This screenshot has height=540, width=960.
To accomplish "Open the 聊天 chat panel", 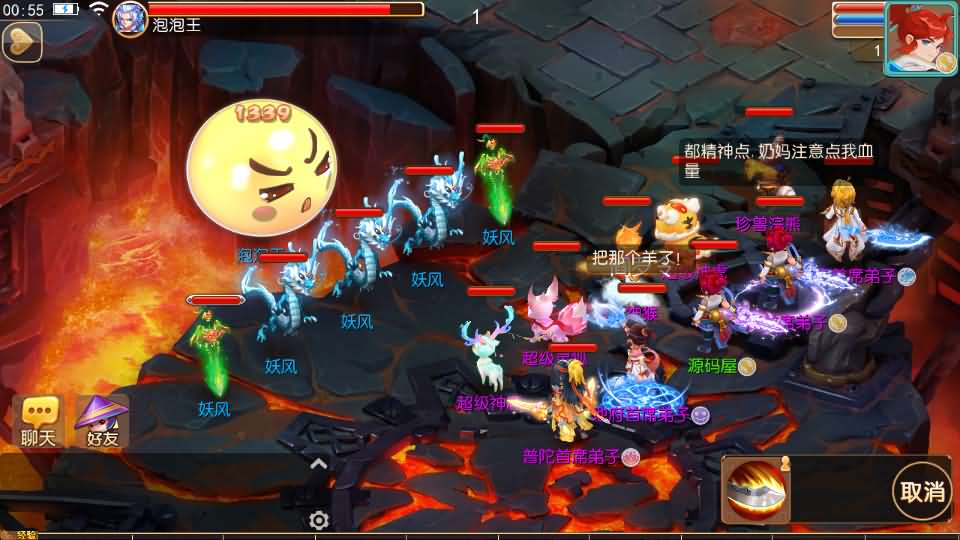I will 41,421.
